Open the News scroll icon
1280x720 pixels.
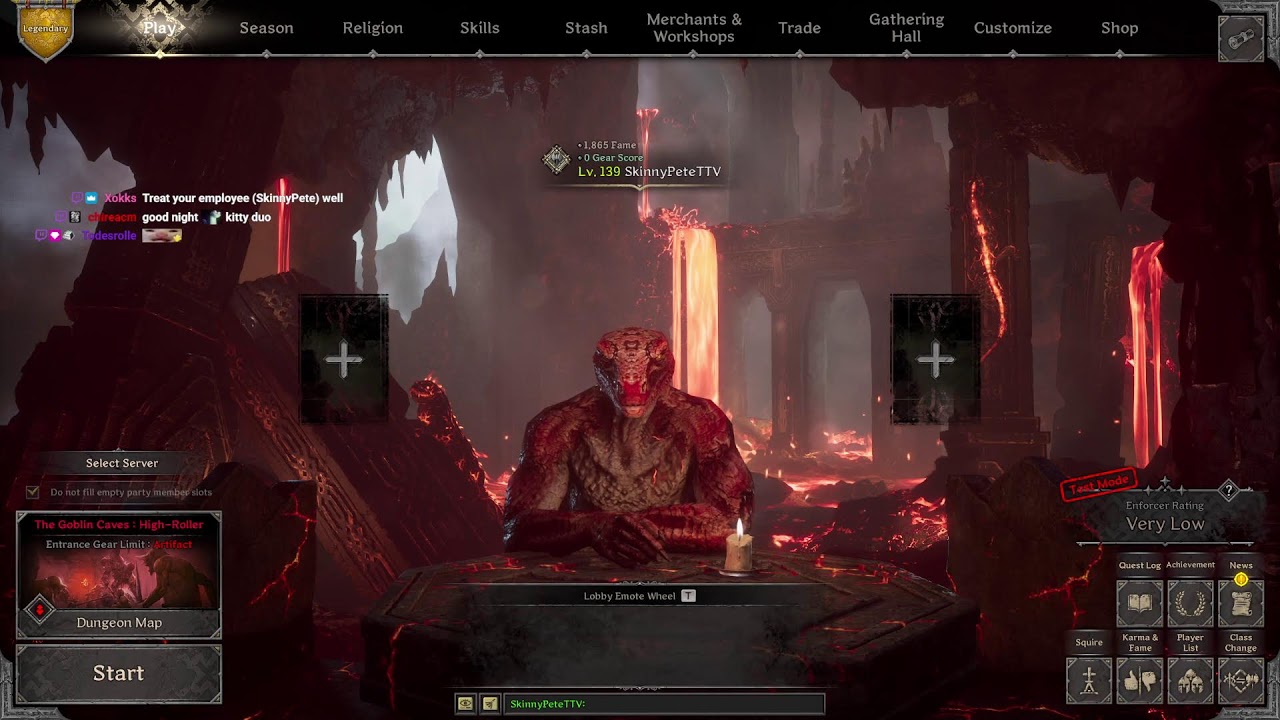tap(1241, 603)
